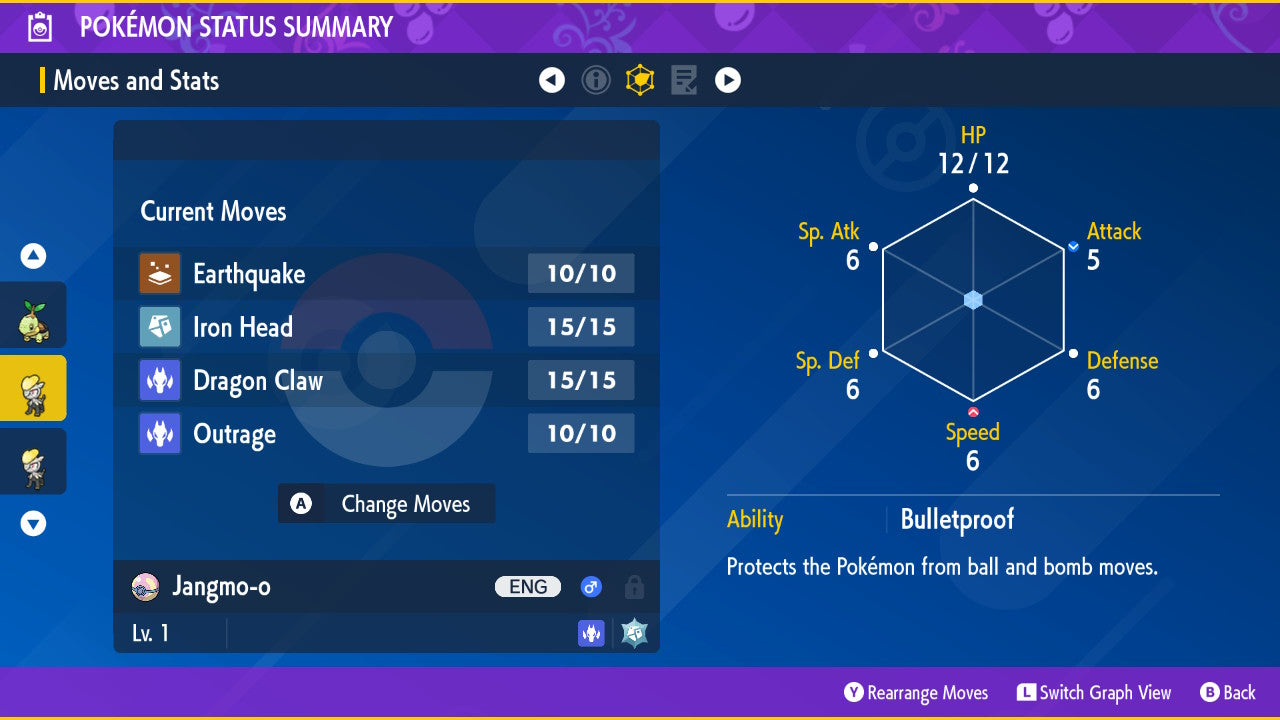Viewport: 1280px width, 720px height.
Task: Show the next Pokémon with down arrow
Action: click(x=33, y=523)
